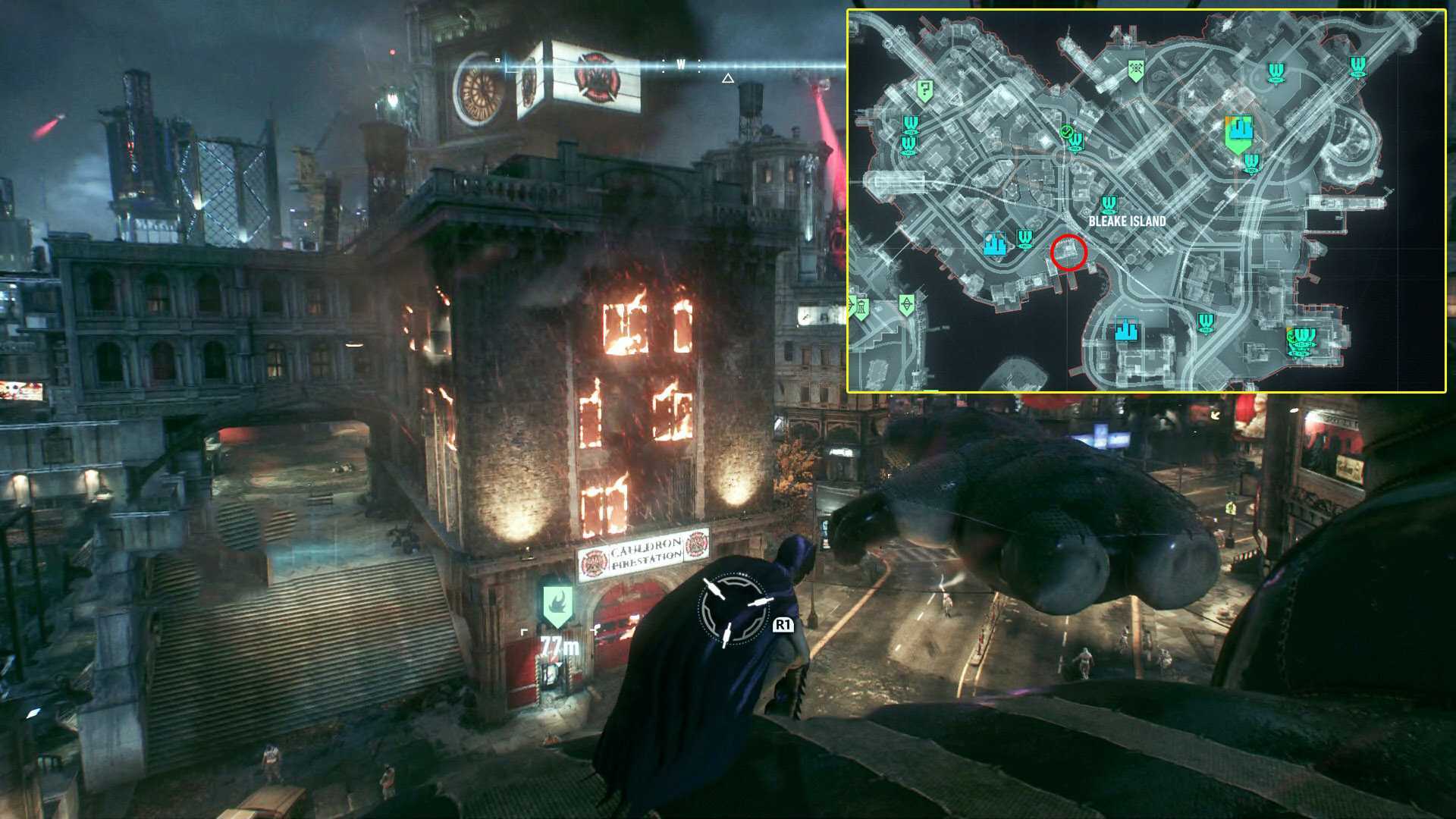Select the question mark marker on the map
Image resolution: width=1456 pixels, height=819 pixels.
[924, 90]
